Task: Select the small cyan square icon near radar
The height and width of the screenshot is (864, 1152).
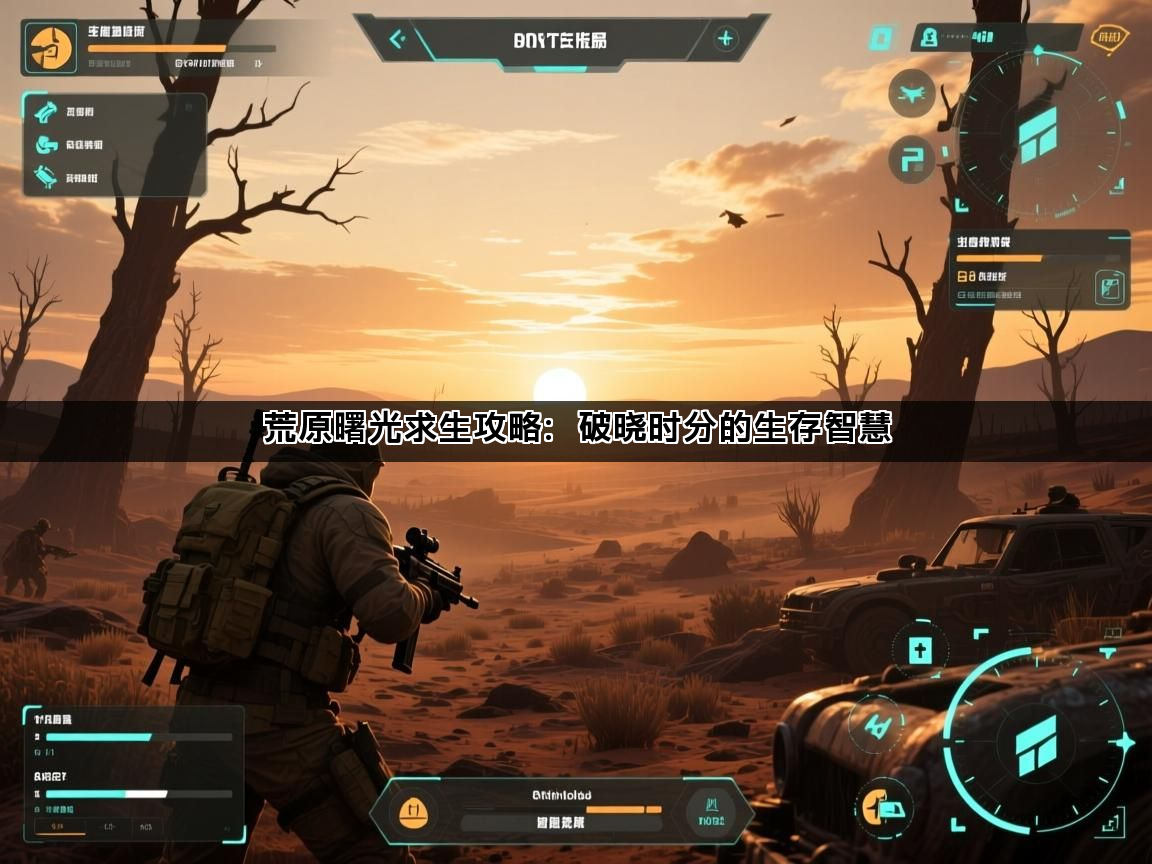Action: pyautogui.click(x=880, y=39)
